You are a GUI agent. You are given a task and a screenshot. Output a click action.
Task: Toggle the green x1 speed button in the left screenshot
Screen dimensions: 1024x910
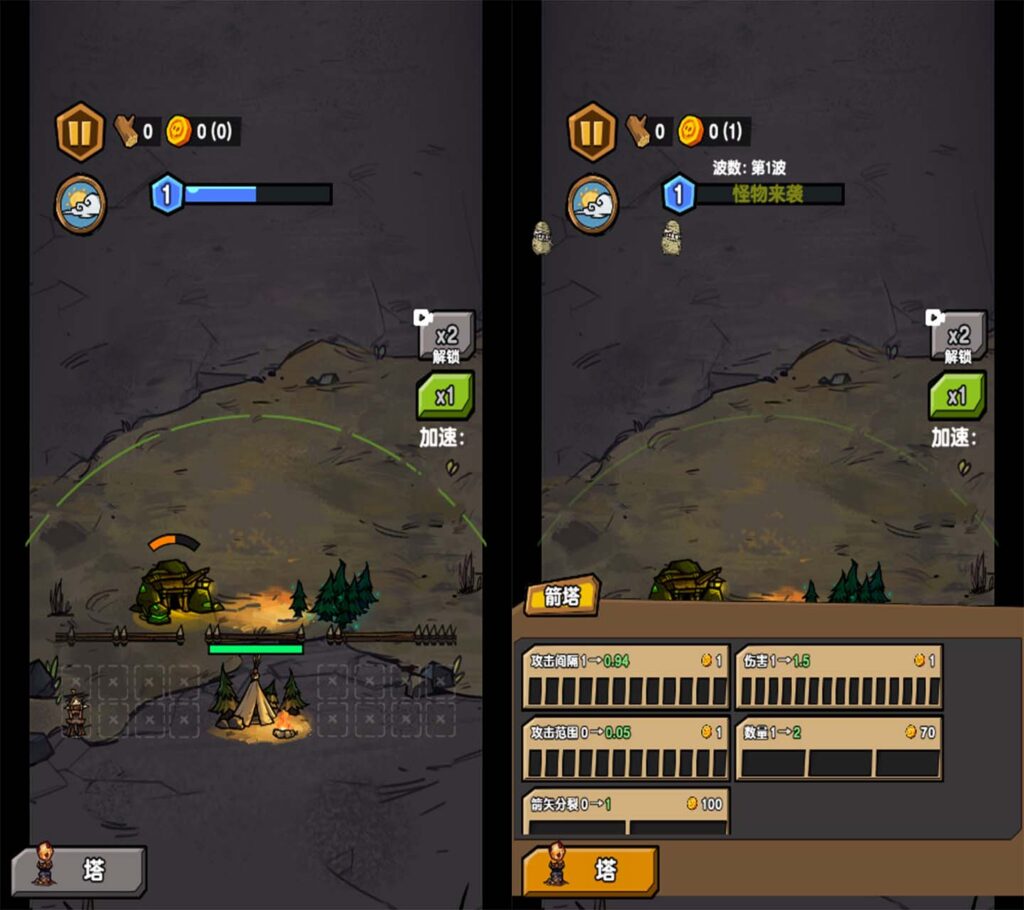point(445,396)
